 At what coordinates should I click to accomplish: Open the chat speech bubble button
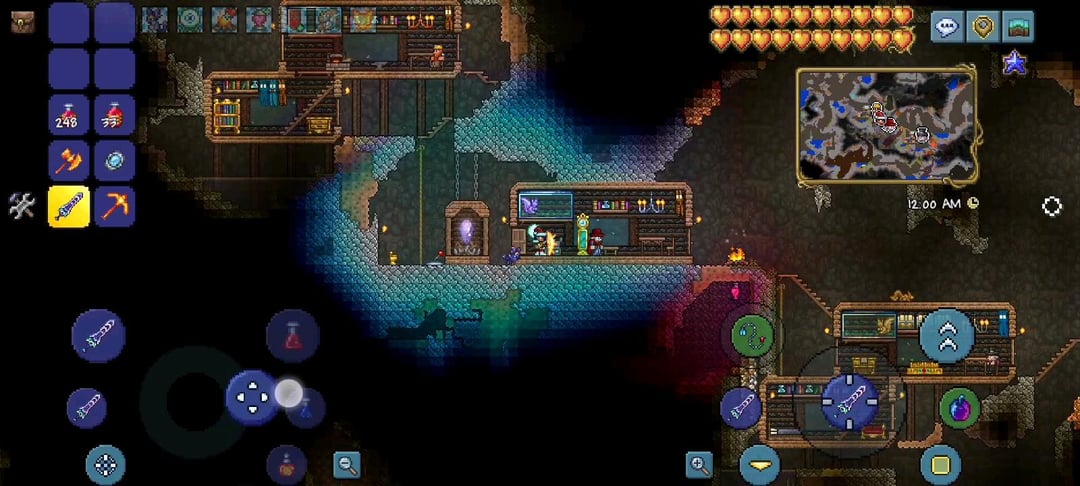[x=947, y=27]
